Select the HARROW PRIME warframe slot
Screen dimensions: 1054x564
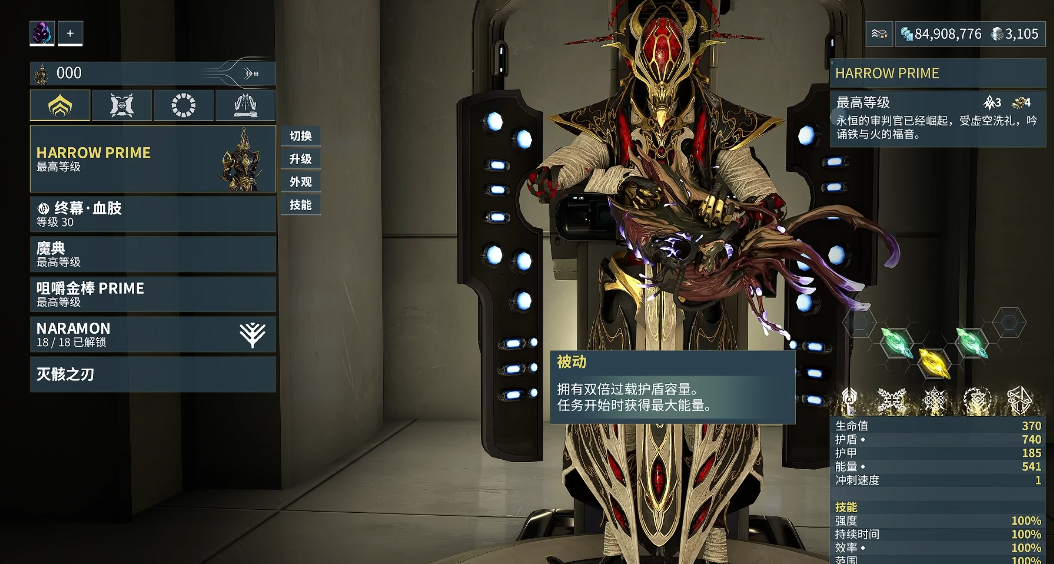[152, 158]
